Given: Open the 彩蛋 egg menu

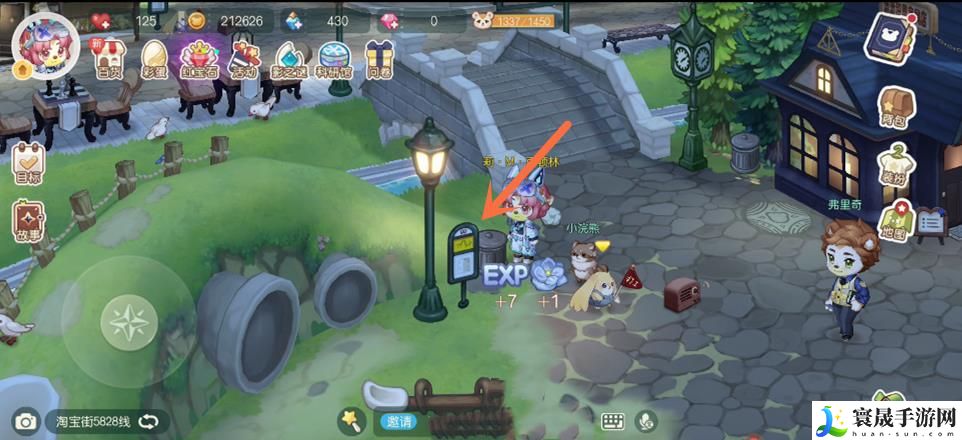Looking at the screenshot, I should pos(154,58).
